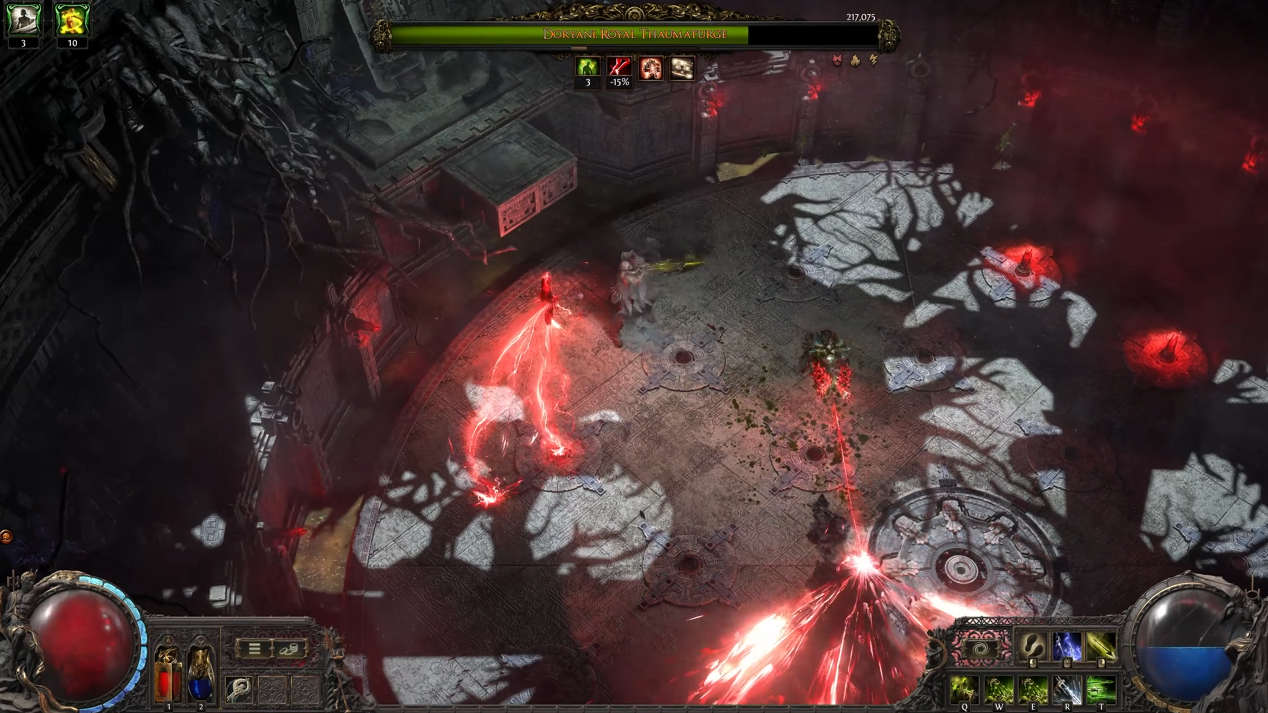Cast the green burst skill bound to Q
This screenshot has height=713, width=1268.
[964, 689]
